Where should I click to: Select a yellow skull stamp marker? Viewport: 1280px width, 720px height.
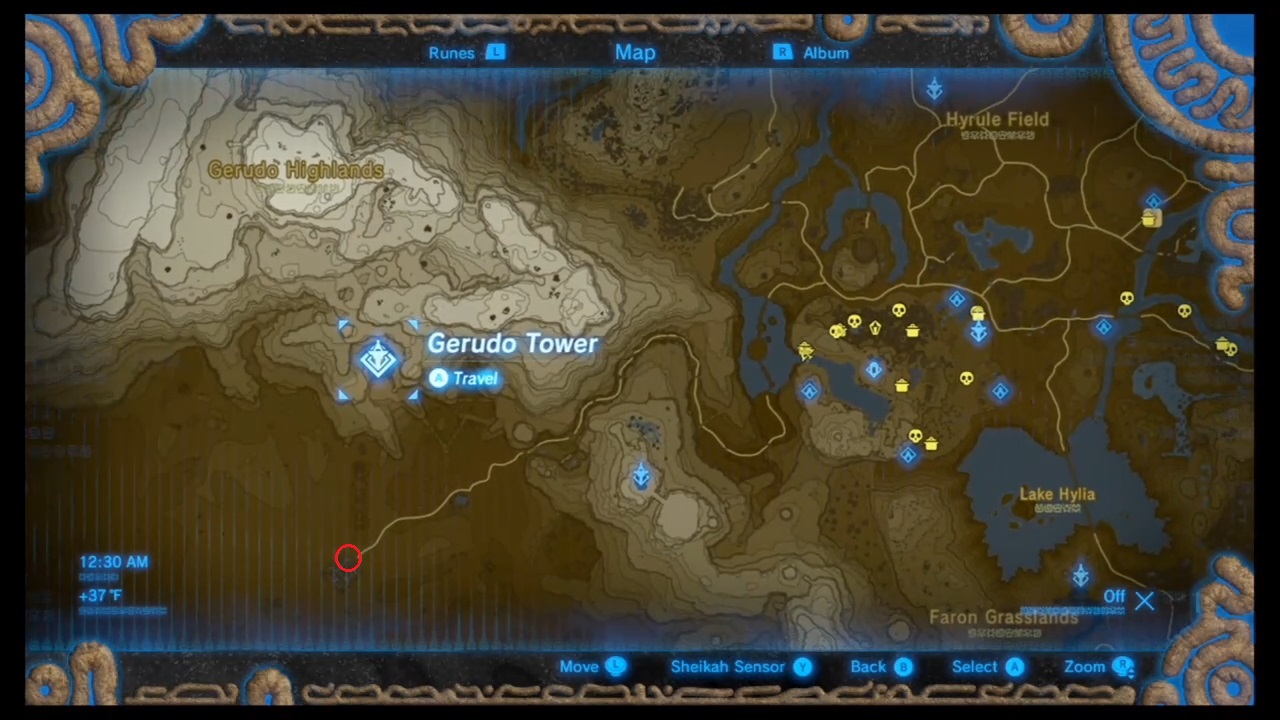pos(898,310)
